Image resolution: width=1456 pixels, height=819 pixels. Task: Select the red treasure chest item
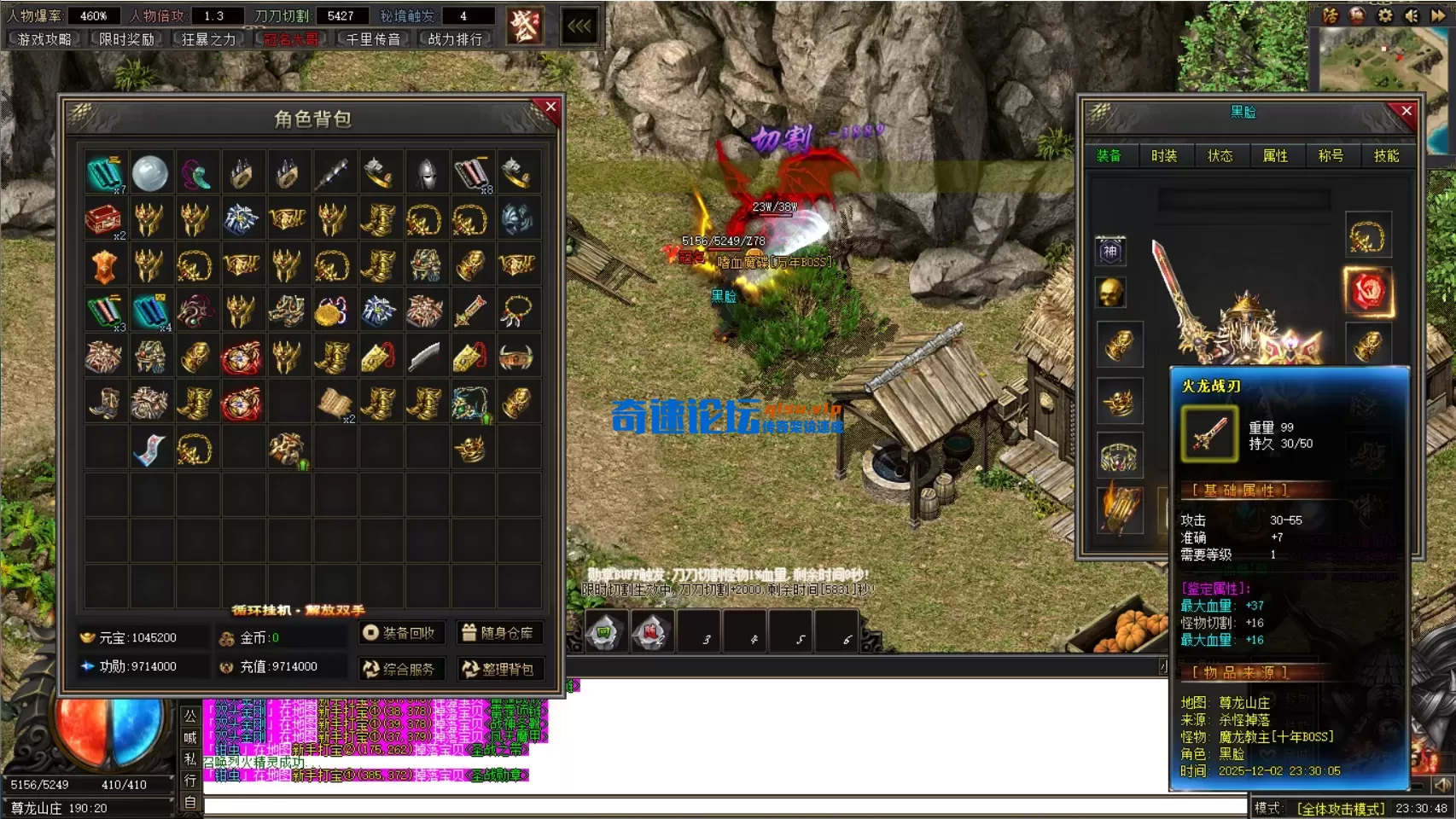[x=103, y=219]
